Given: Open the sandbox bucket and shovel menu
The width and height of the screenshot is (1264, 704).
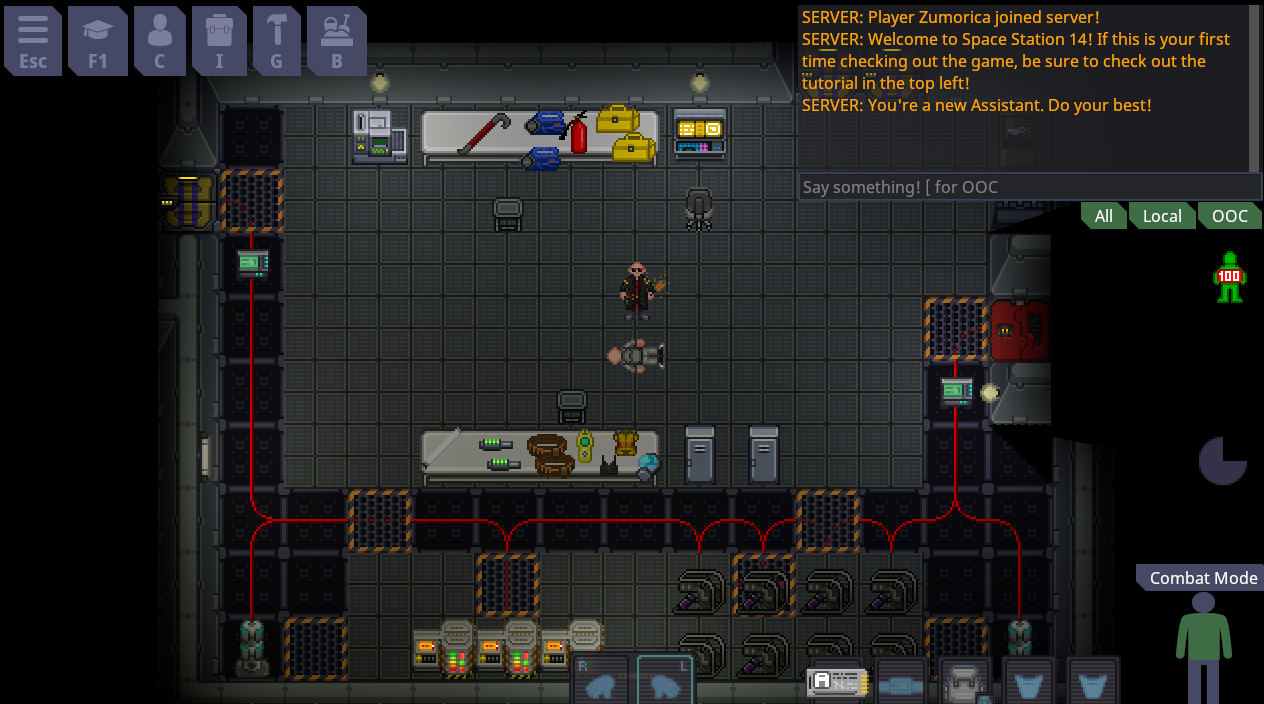Looking at the screenshot, I should tap(337, 40).
